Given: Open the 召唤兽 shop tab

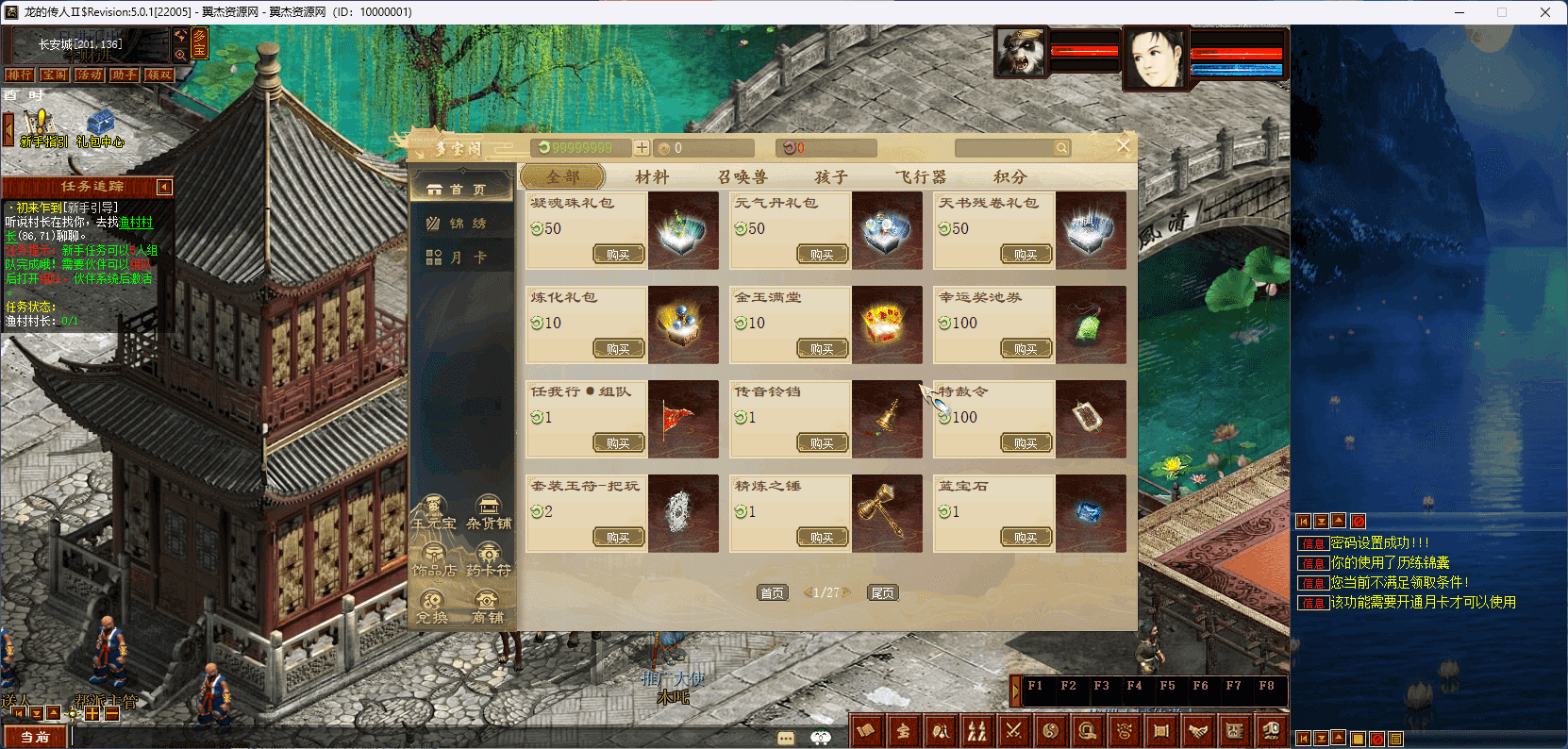Looking at the screenshot, I should (x=742, y=177).
